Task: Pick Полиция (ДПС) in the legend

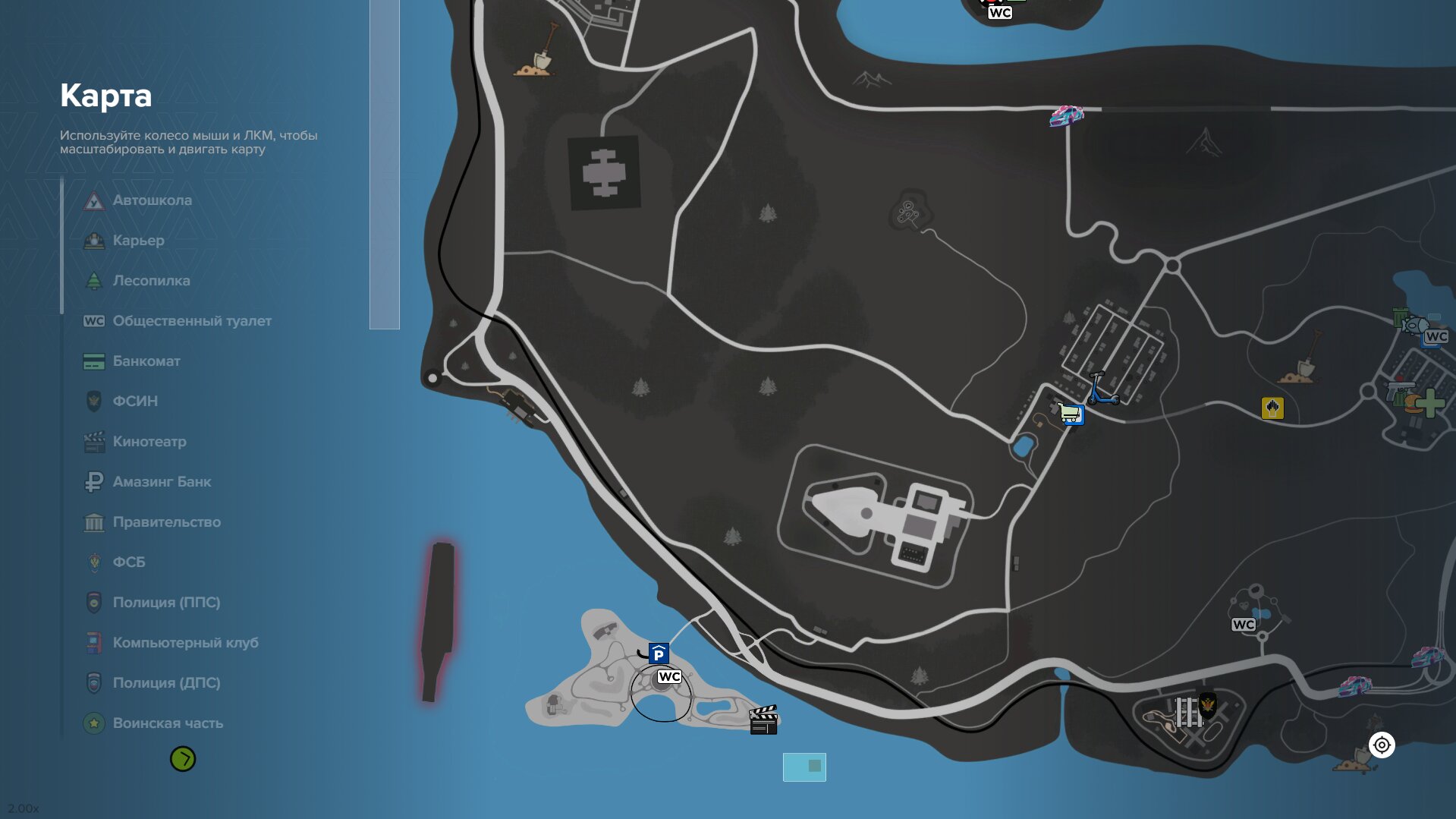Action: click(166, 683)
